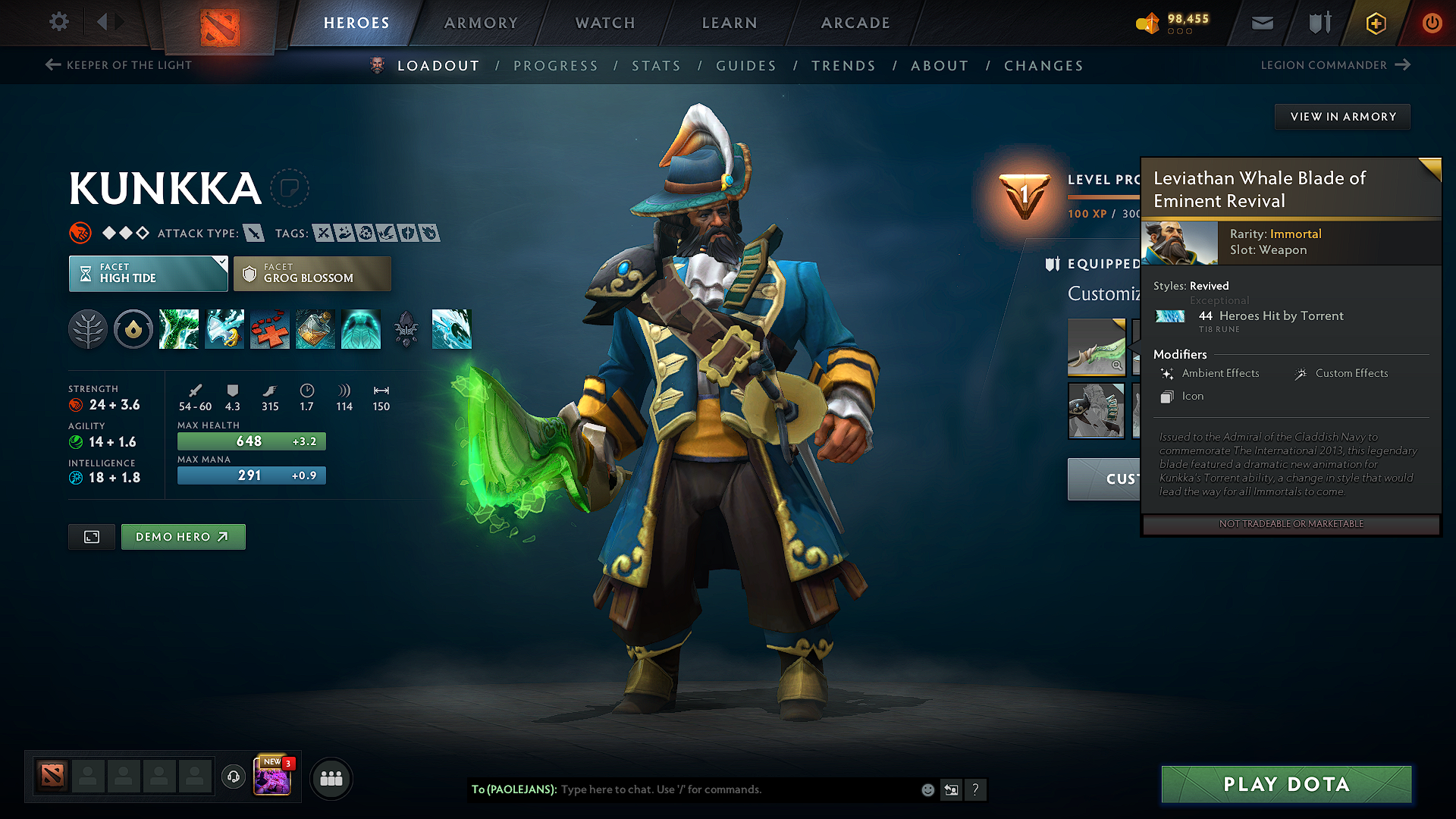Open the emoticon picker in chat
The image size is (1456, 819).
pyautogui.click(x=927, y=789)
